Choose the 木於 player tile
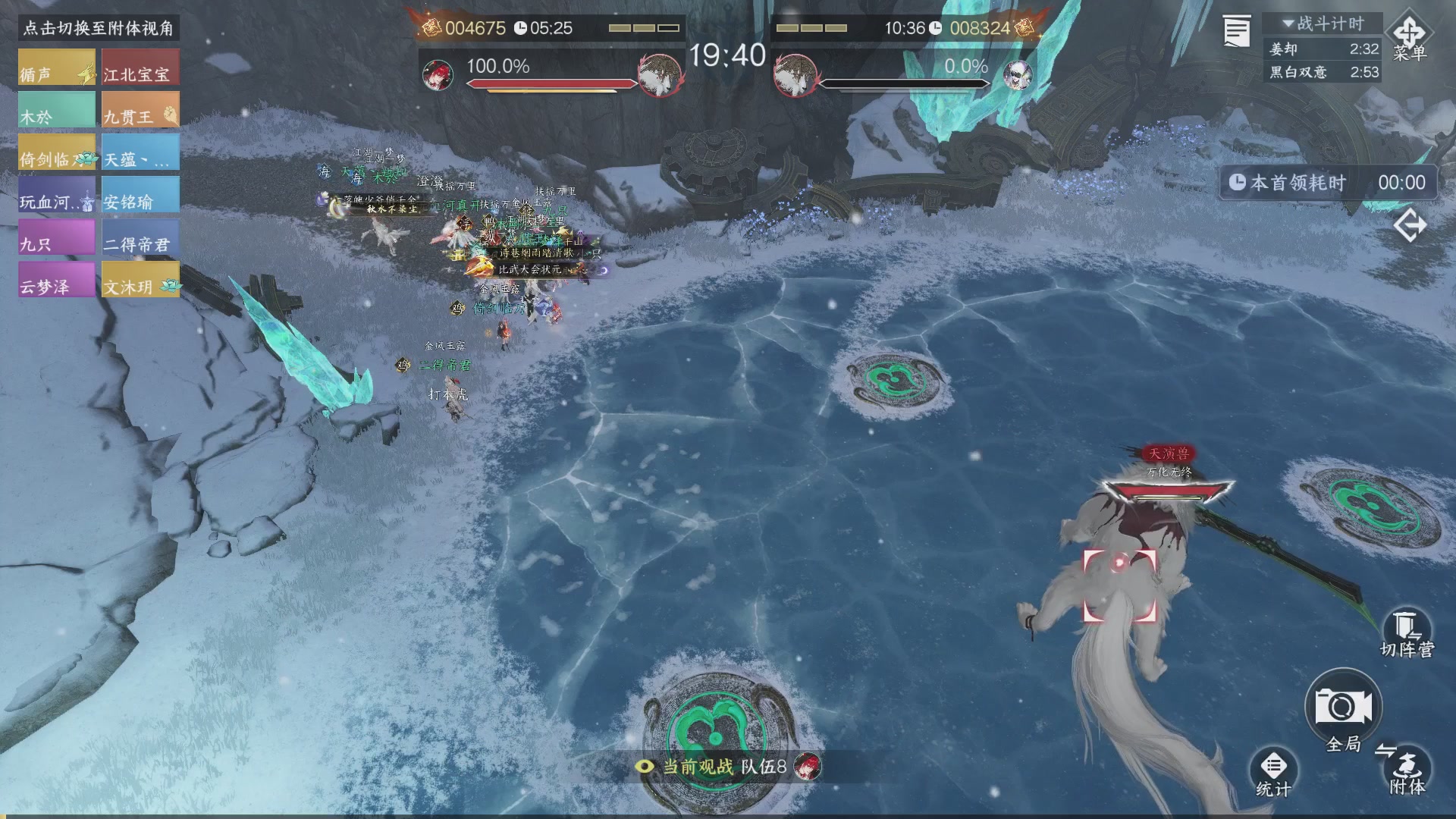Screen dimensions: 1456x819 [57, 111]
